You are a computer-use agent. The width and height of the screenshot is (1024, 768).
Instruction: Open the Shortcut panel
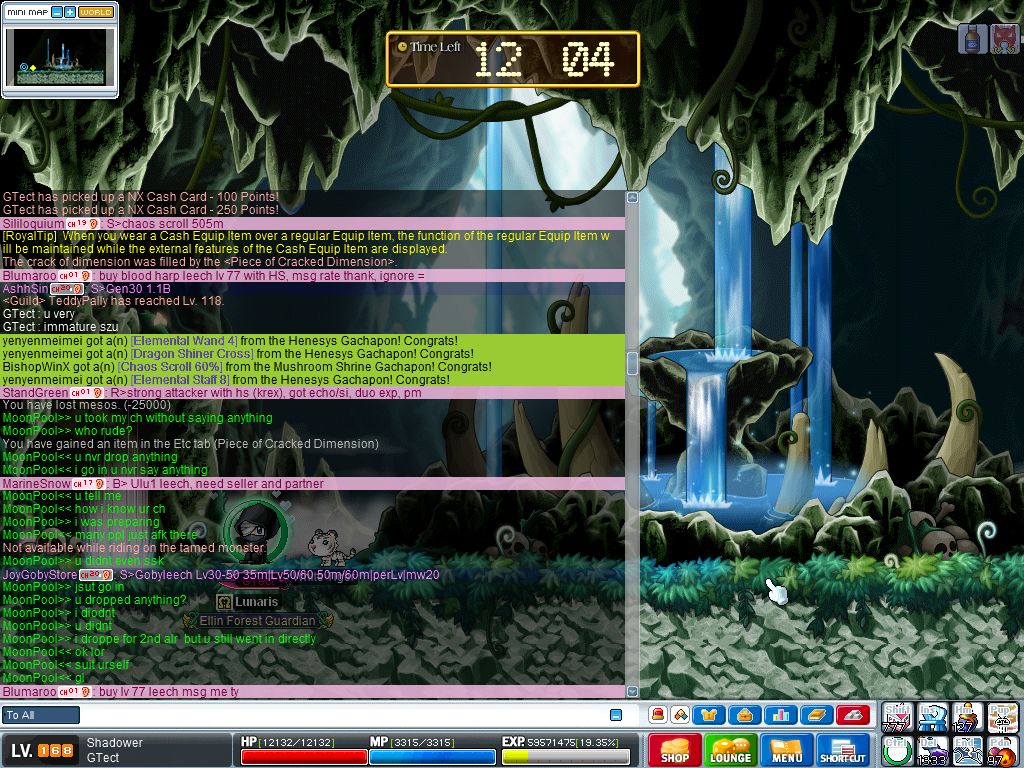[842, 750]
